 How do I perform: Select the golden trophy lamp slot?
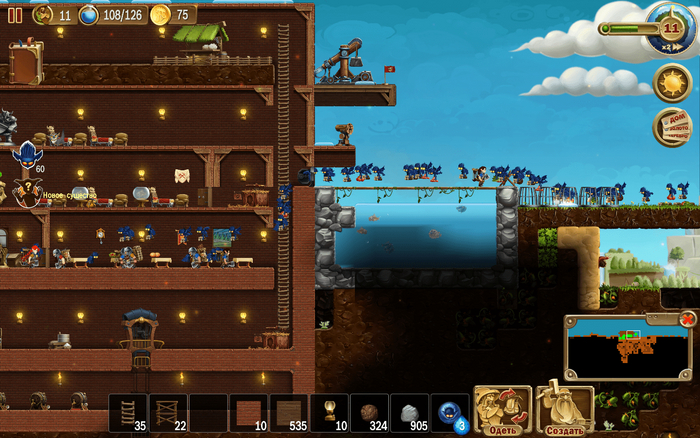point(329,412)
